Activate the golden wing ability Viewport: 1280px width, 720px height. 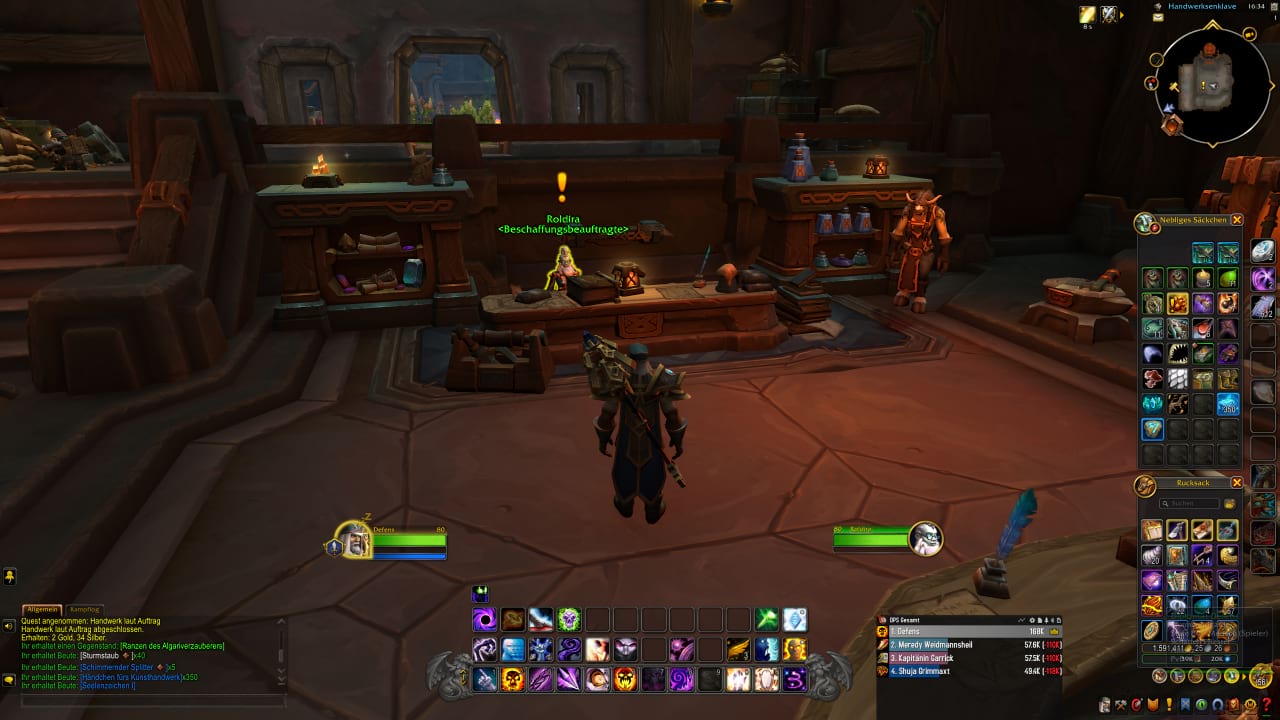tap(738, 650)
